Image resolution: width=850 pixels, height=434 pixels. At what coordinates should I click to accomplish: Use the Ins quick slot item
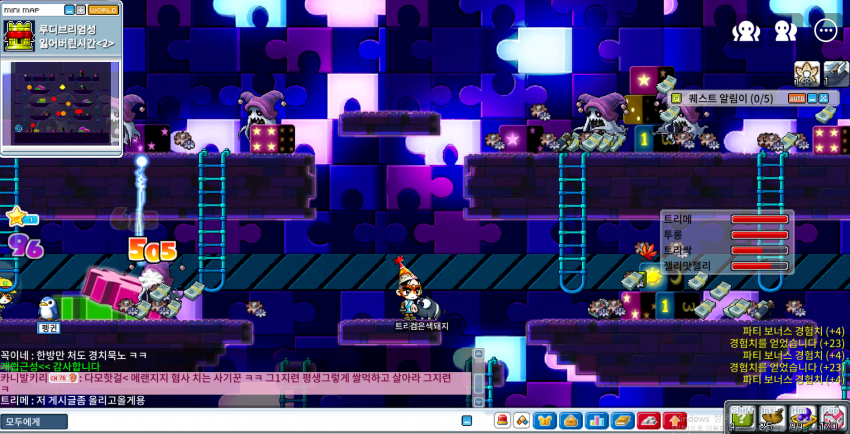(773, 417)
